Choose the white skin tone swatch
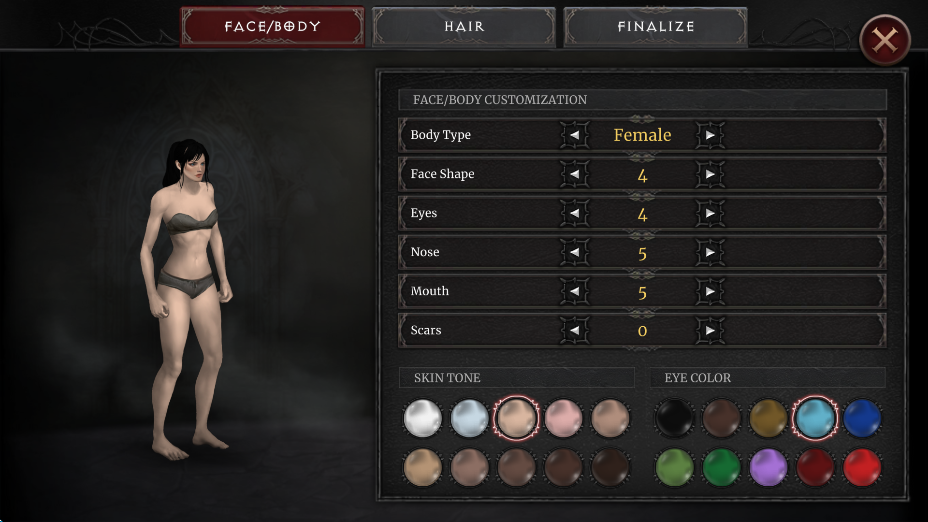The image size is (928, 522). (x=423, y=418)
